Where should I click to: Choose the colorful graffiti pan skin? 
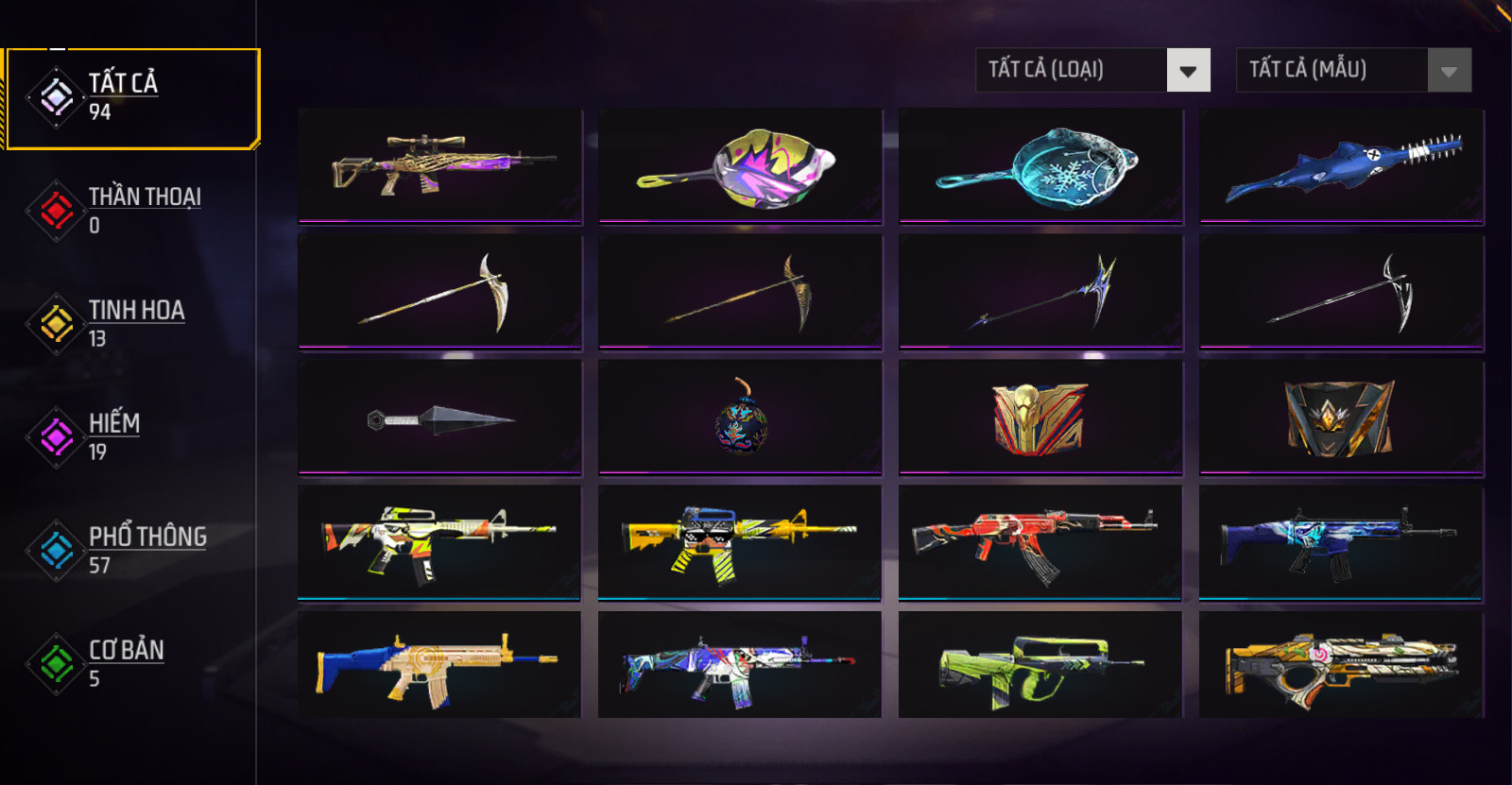click(740, 165)
